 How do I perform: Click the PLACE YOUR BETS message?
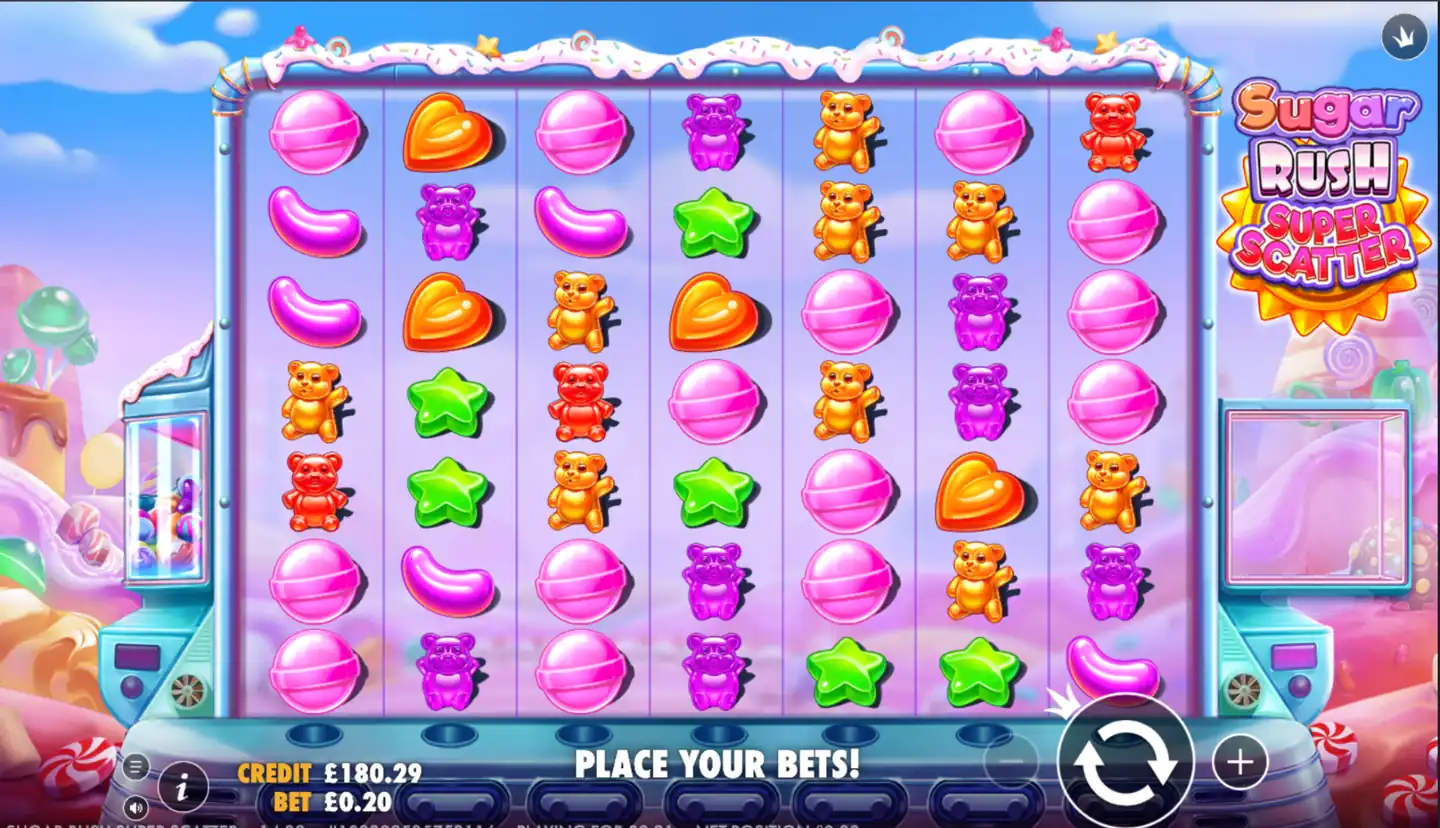(718, 764)
